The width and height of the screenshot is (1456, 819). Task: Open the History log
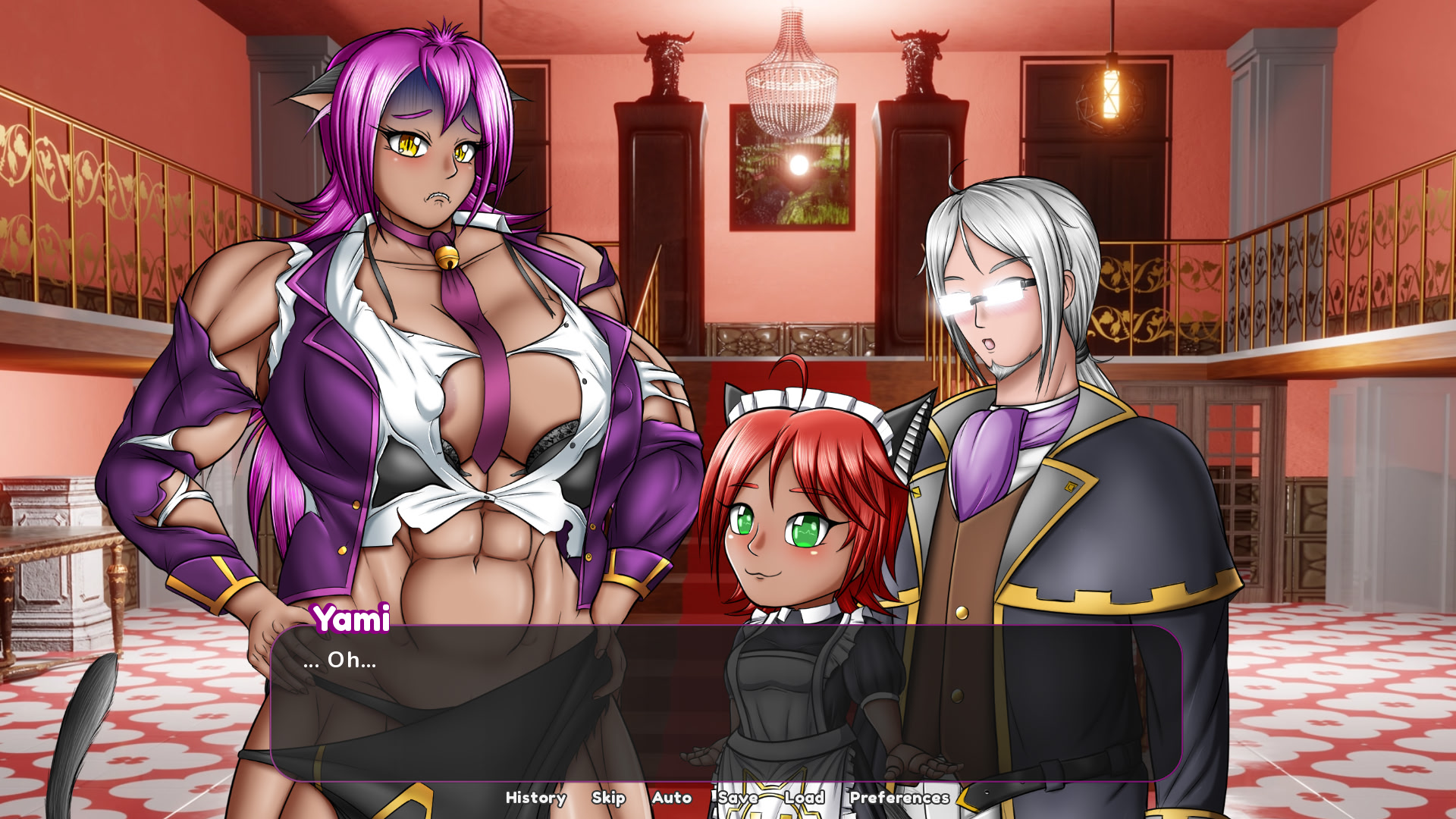coord(535,798)
